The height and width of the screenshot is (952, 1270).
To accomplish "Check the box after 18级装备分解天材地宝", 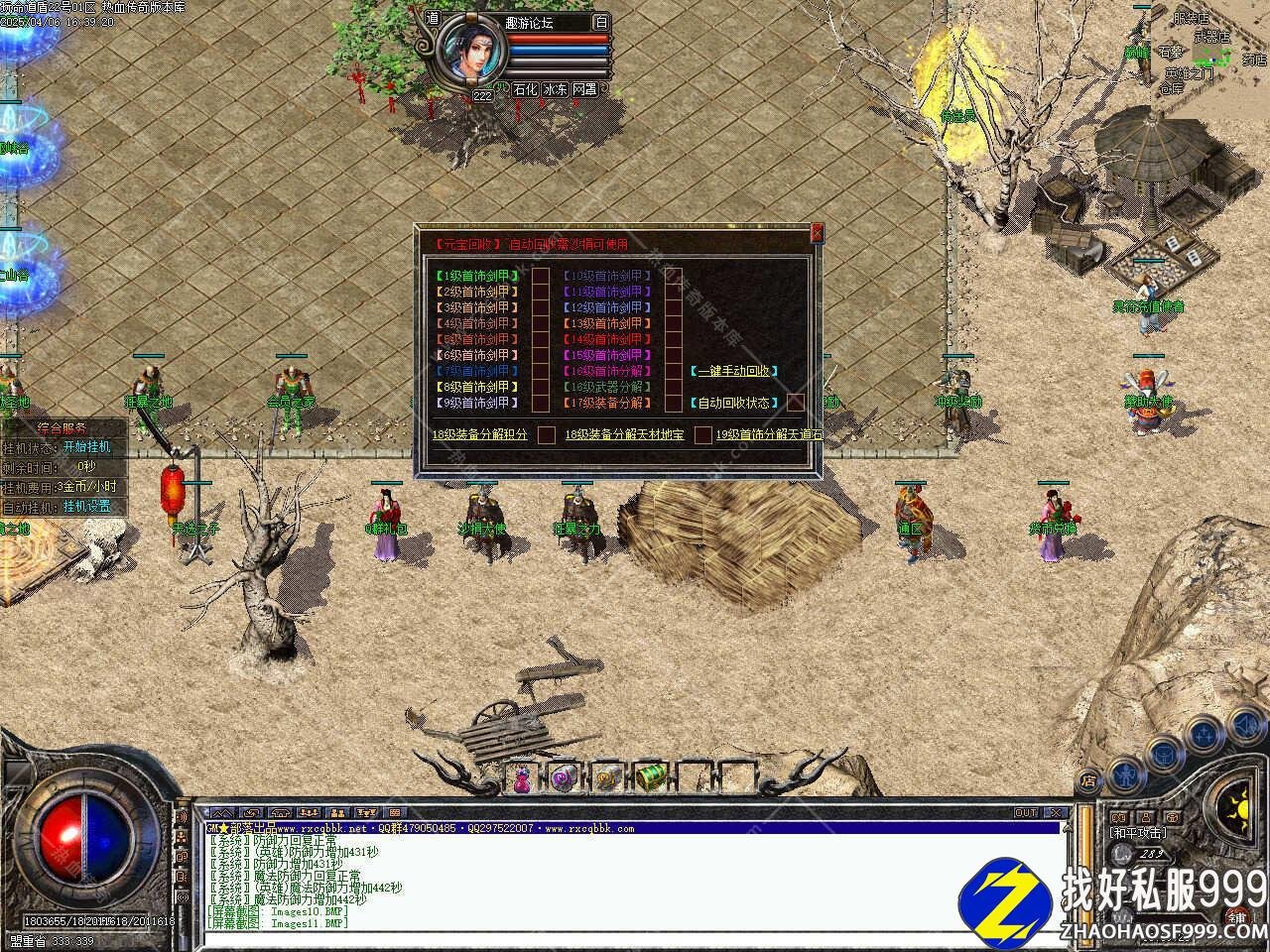I will click(x=702, y=434).
